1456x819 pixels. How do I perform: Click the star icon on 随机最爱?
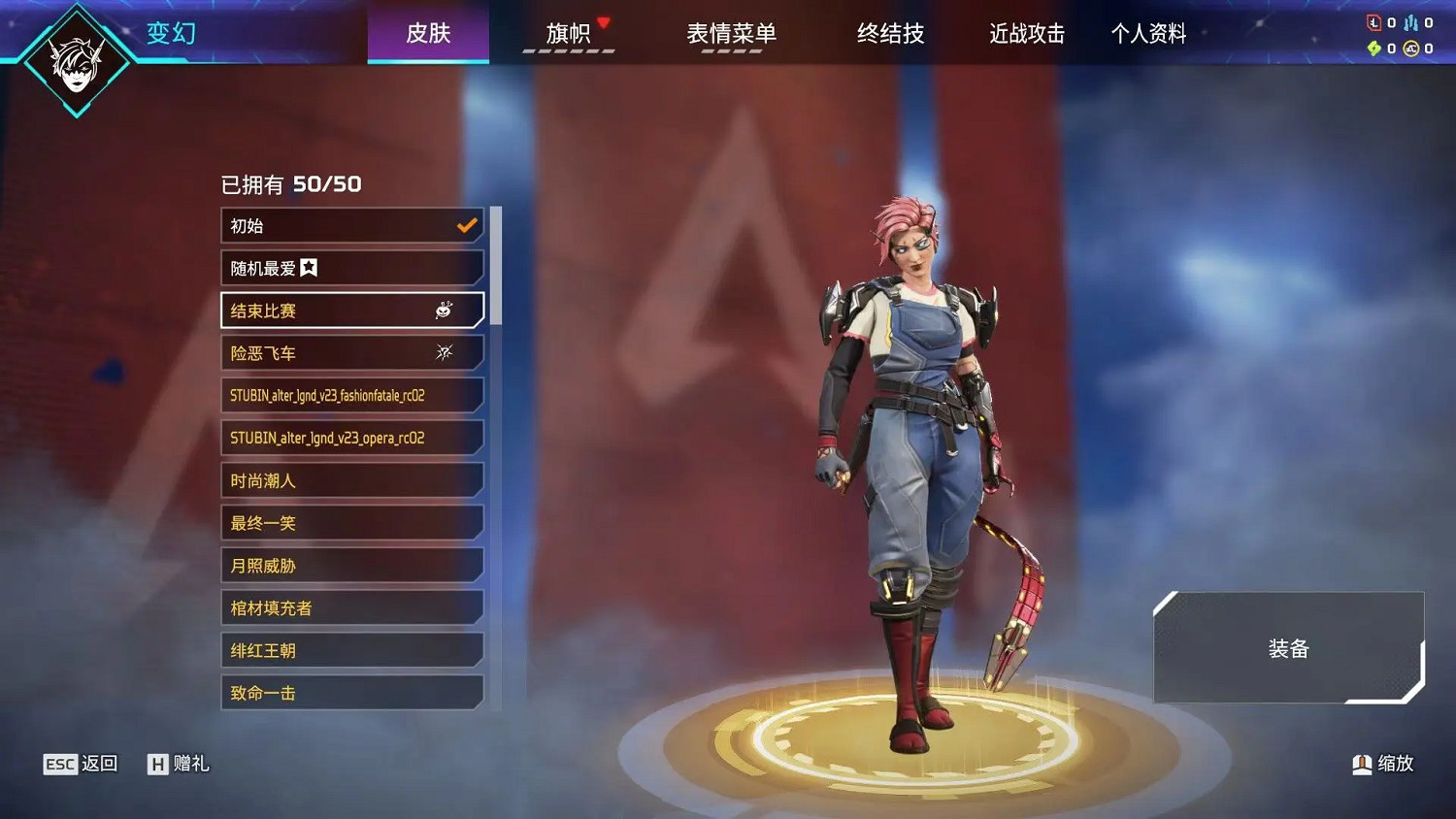309,267
